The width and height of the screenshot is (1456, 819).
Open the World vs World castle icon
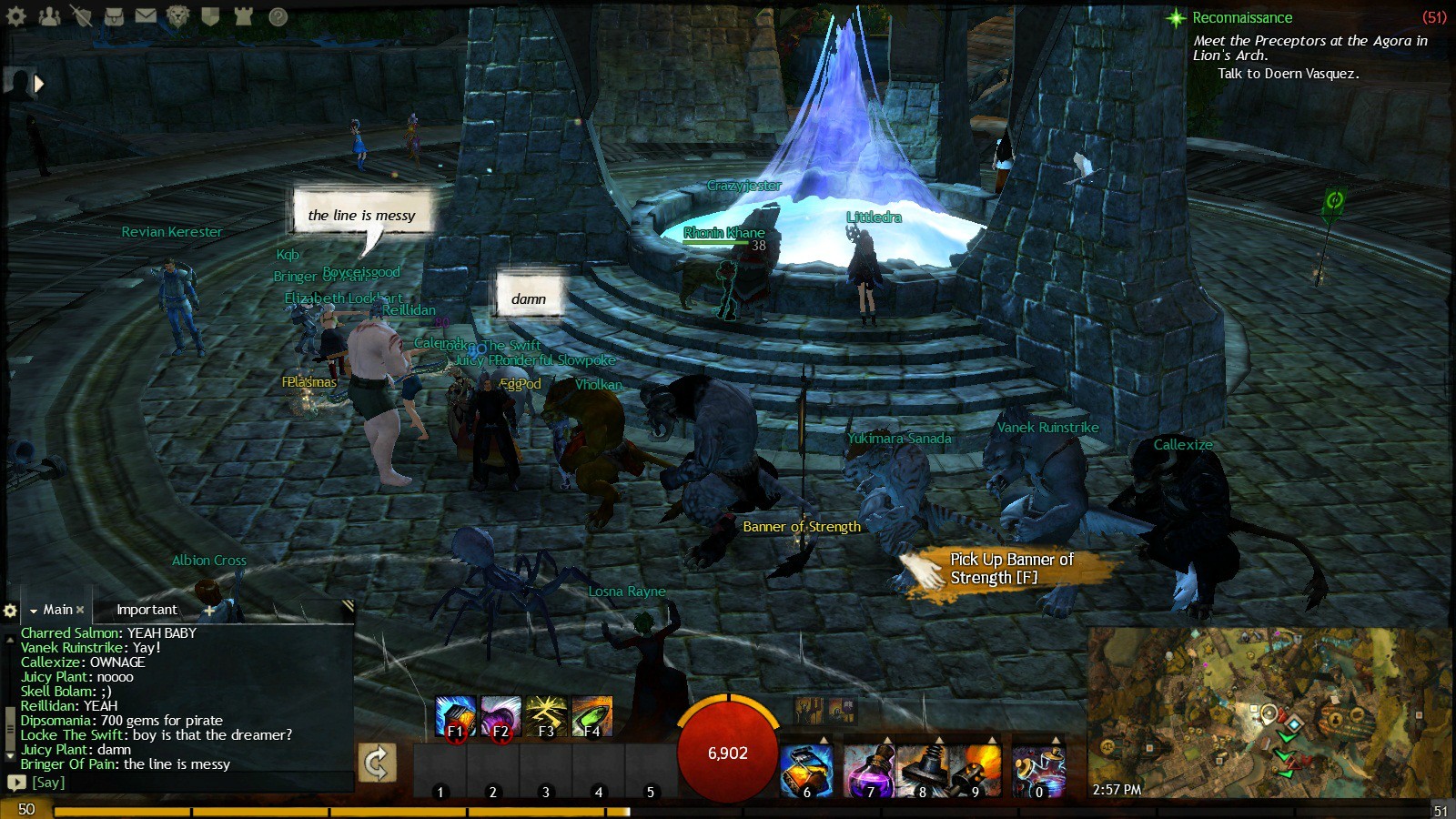click(243, 15)
